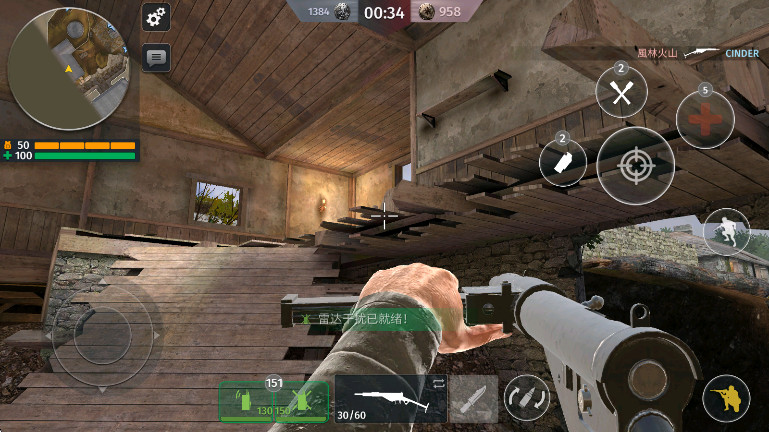Open the settings gear menu
Image resolution: width=769 pixels, height=432 pixels.
tap(156, 17)
